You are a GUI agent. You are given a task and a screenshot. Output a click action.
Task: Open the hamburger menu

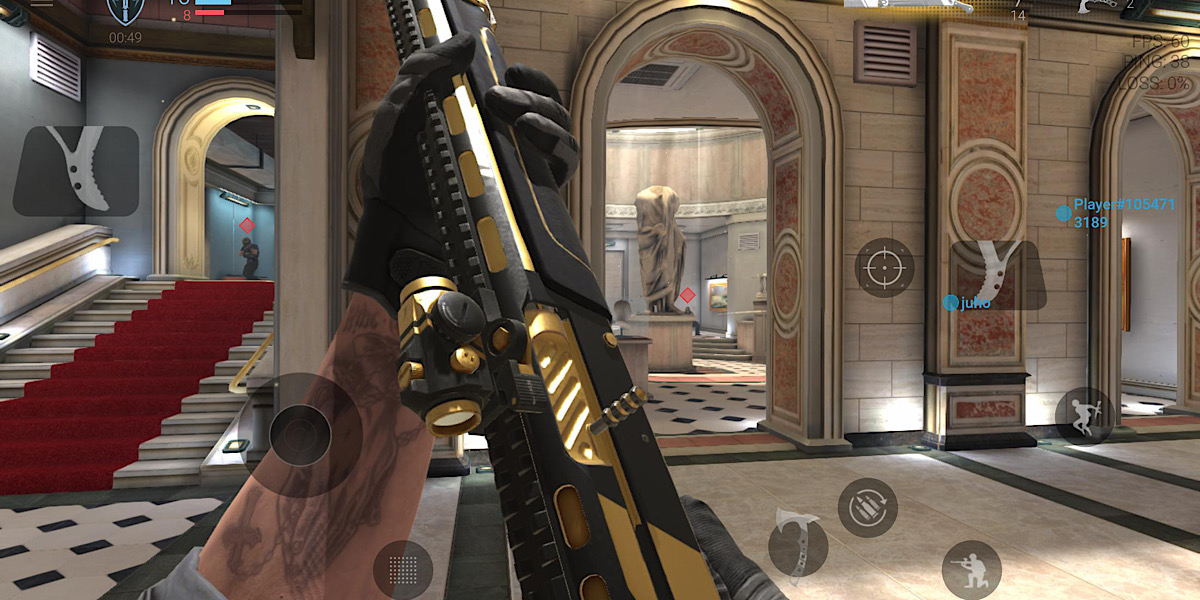pyautogui.click(x=40, y=4)
